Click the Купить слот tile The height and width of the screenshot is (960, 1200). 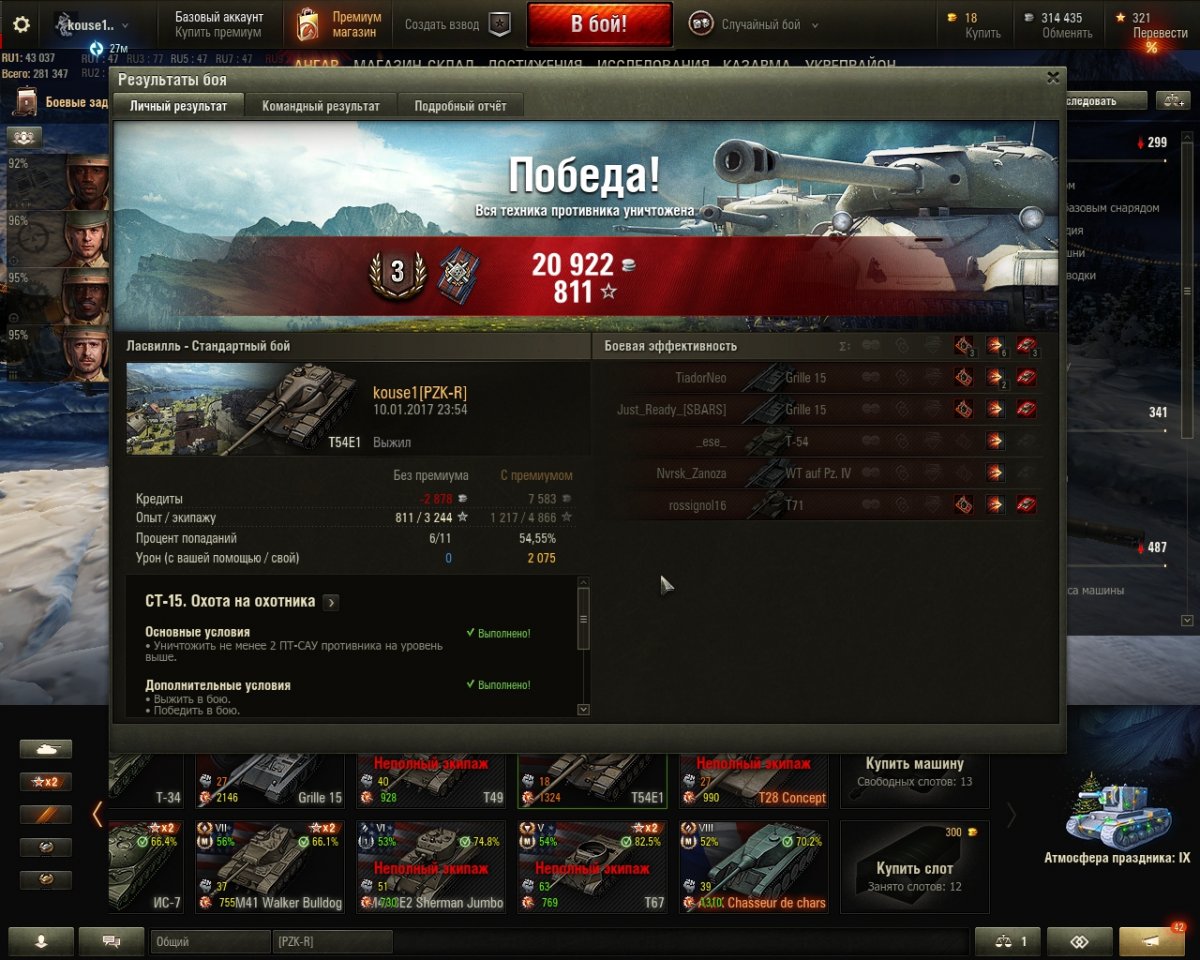(914, 866)
